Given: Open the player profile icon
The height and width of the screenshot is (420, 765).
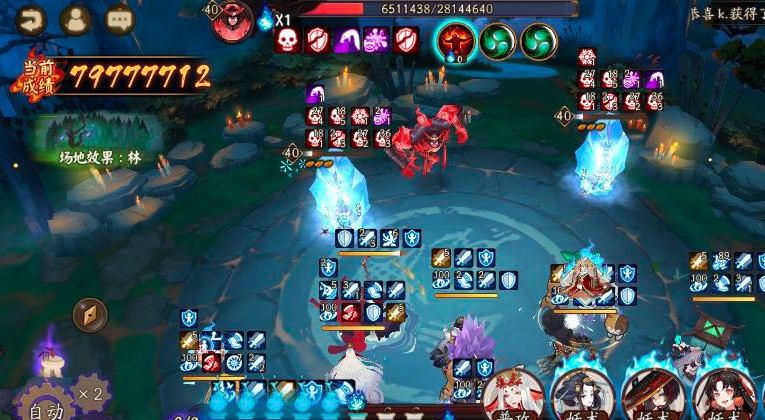Looking at the screenshot, I should tap(75, 19).
